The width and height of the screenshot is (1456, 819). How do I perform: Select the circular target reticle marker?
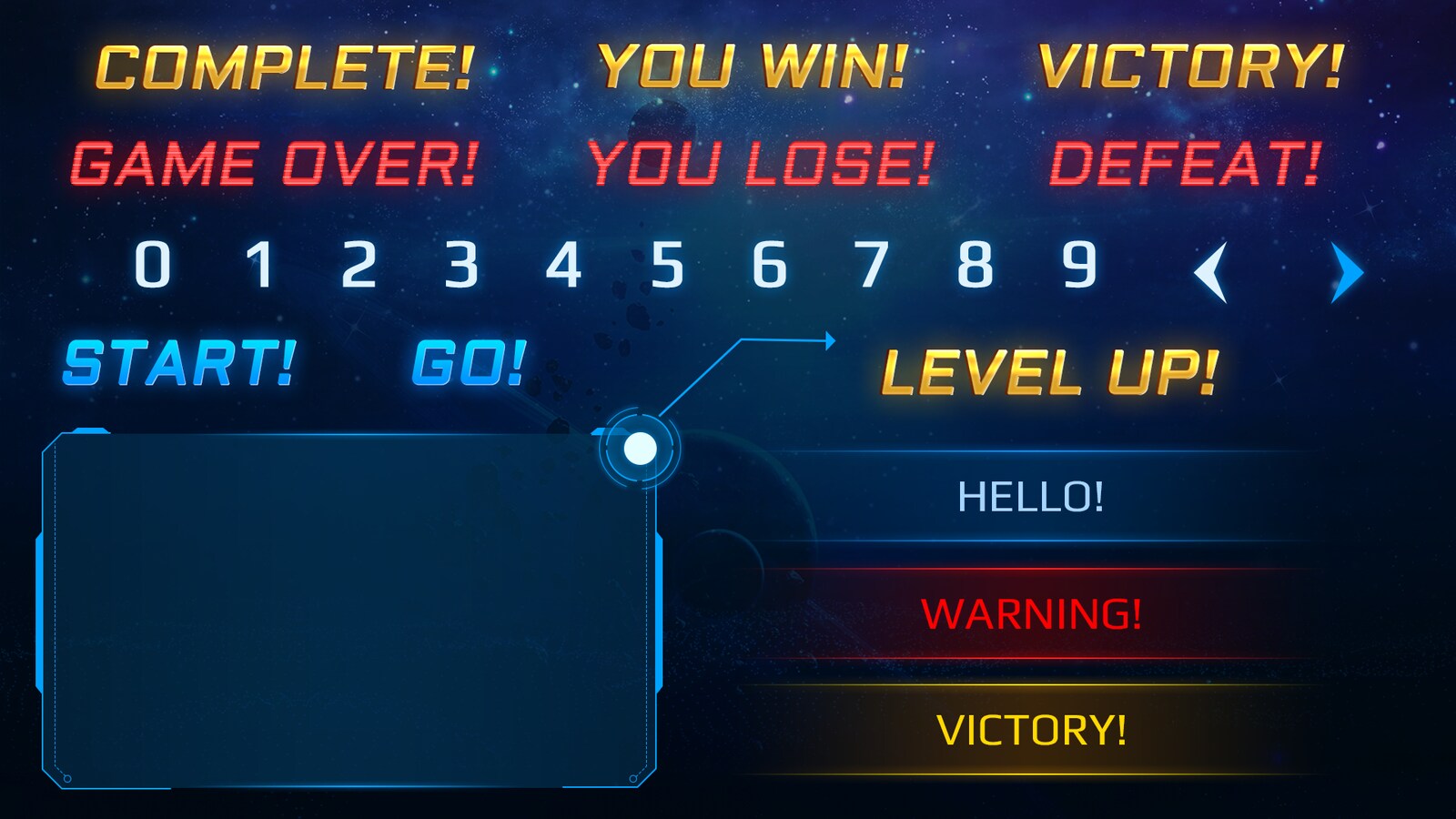pyautogui.click(x=642, y=447)
